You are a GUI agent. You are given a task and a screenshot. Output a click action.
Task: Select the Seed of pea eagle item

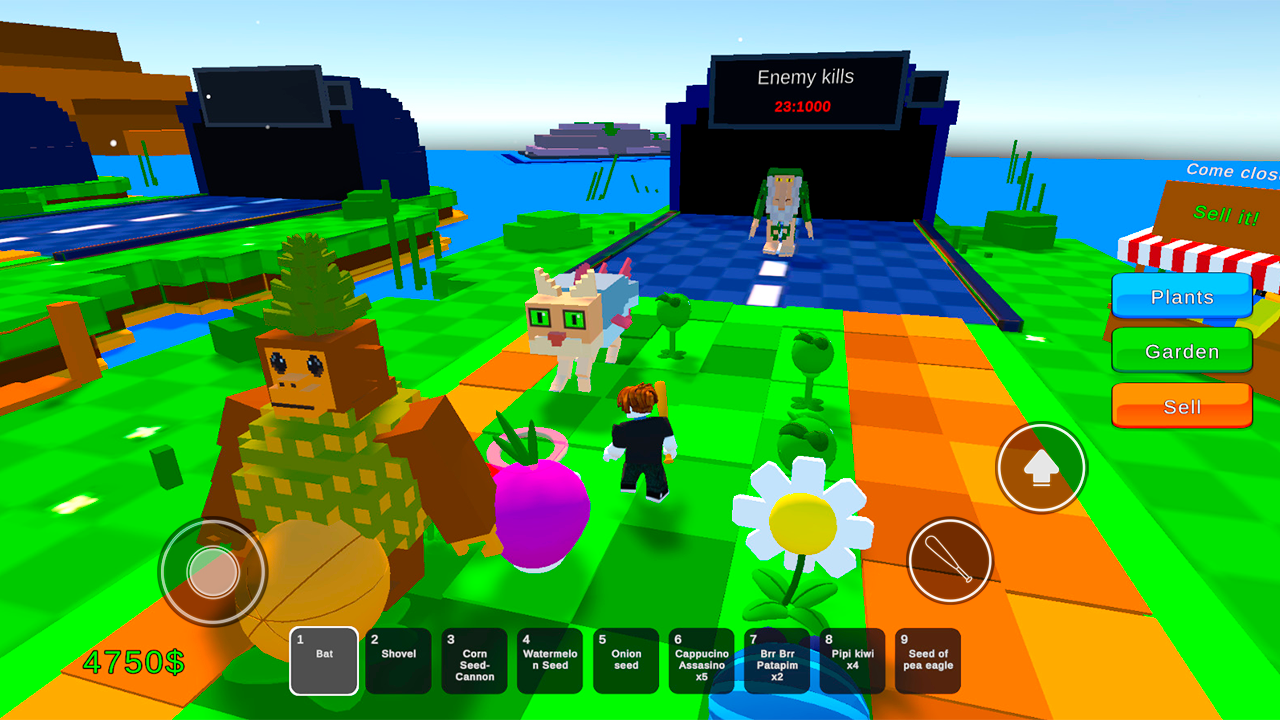[x=928, y=660]
